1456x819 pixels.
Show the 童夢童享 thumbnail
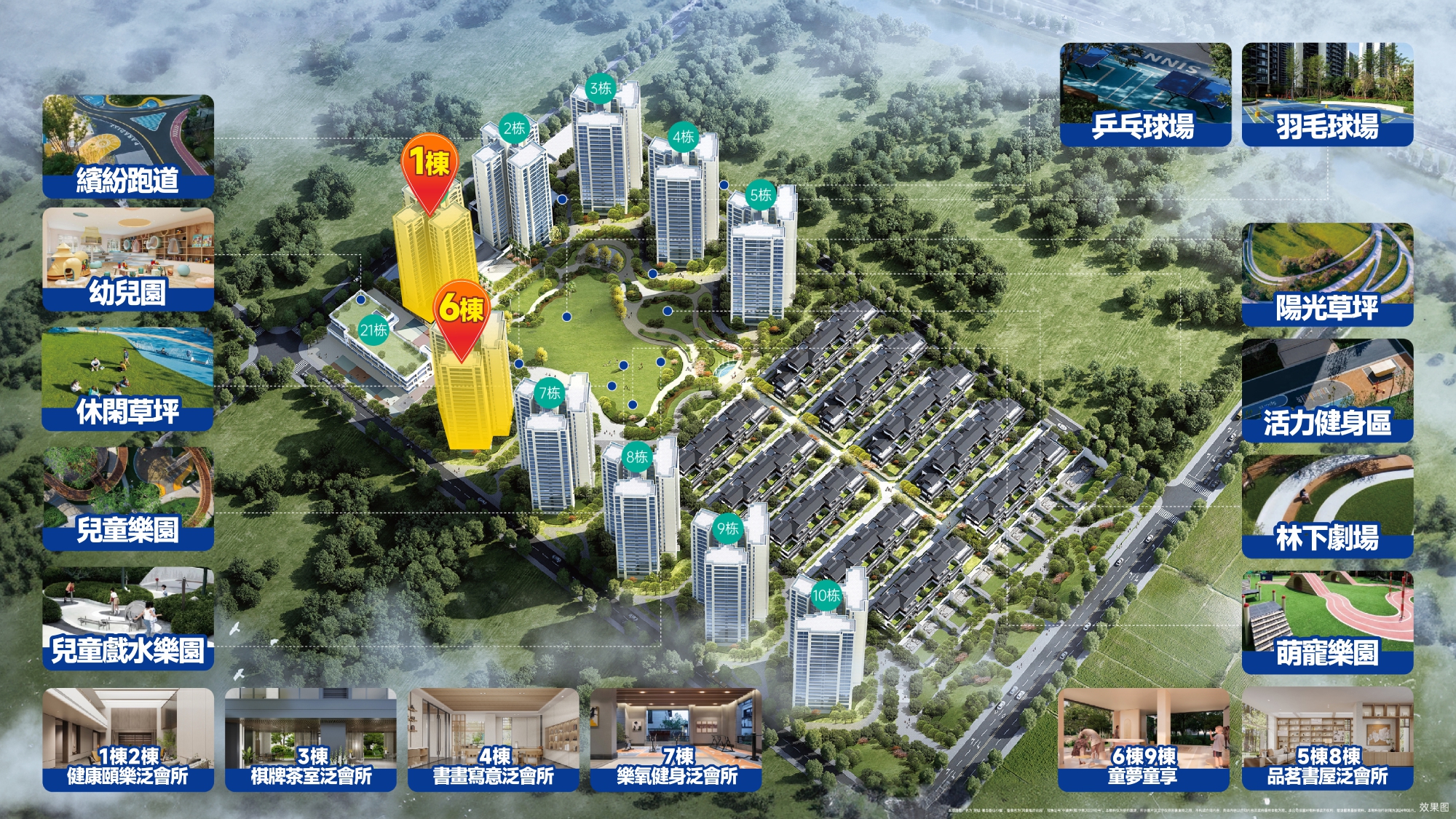[1143, 739]
